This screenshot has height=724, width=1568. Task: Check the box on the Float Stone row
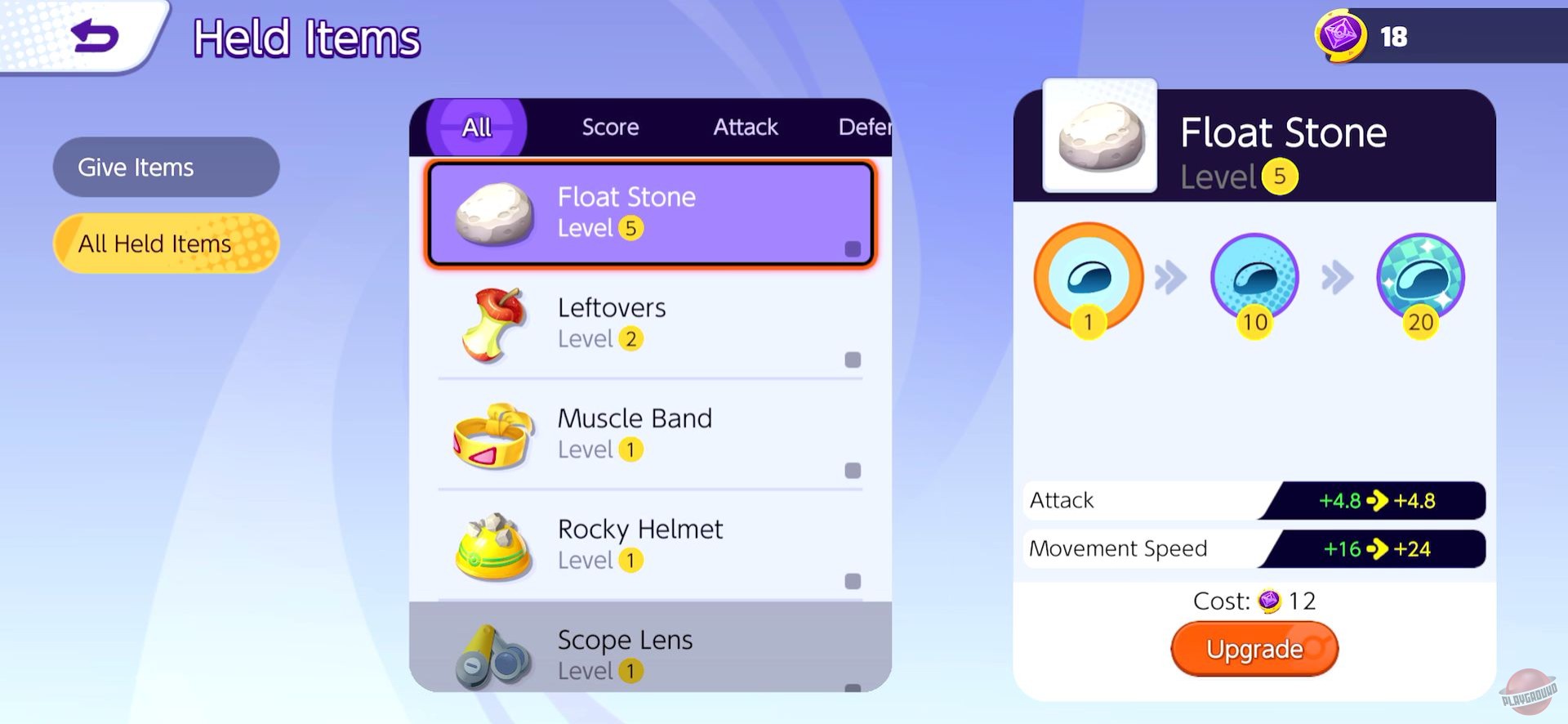tap(852, 248)
